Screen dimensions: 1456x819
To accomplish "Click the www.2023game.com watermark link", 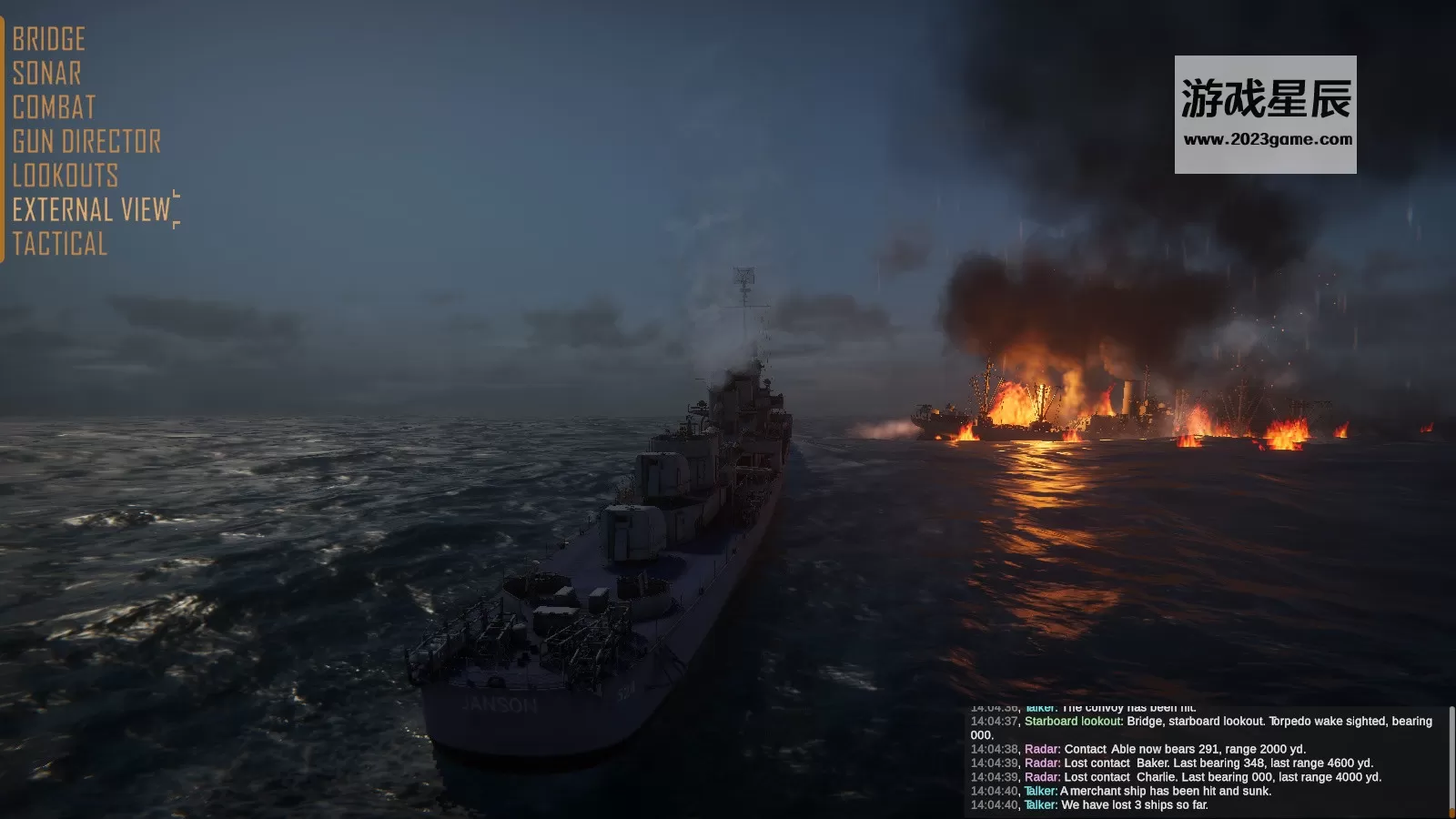I will tap(1267, 140).
